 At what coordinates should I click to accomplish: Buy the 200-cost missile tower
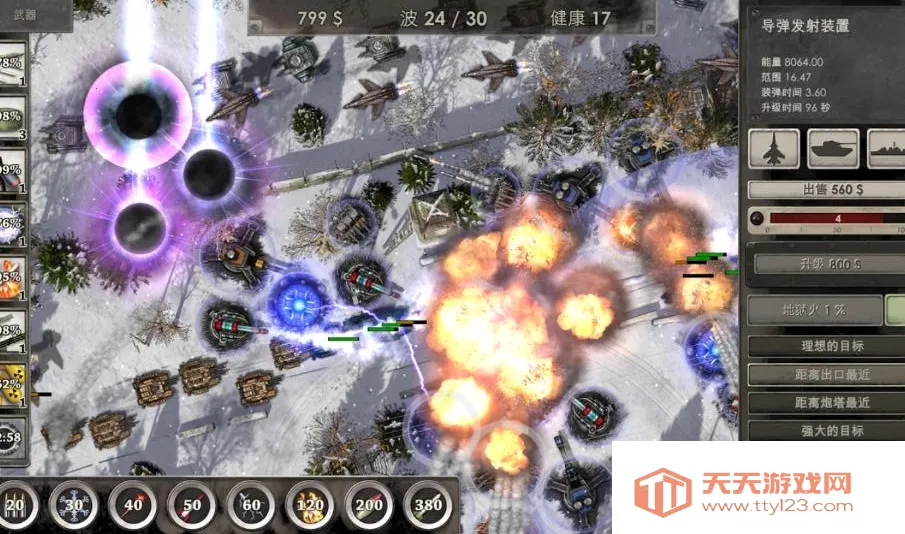[x=368, y=506]
